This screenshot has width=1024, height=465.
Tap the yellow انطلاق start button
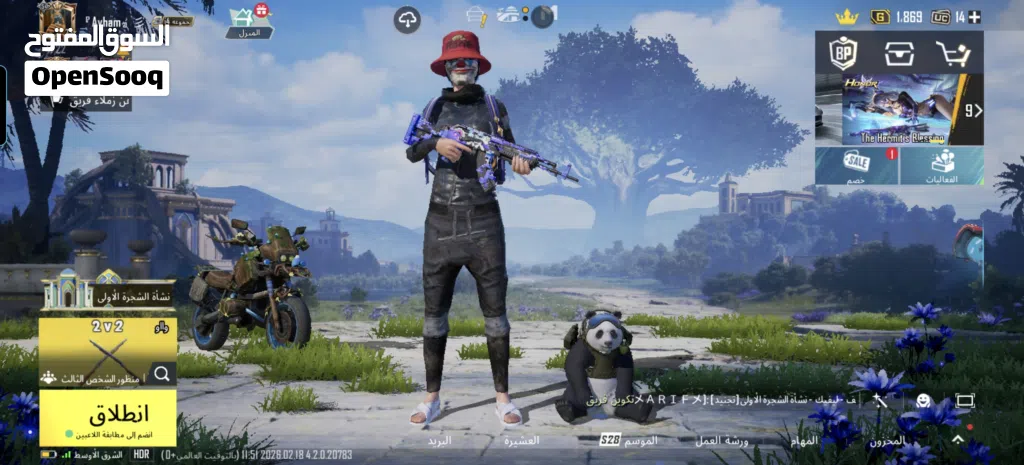coord(107,417)
